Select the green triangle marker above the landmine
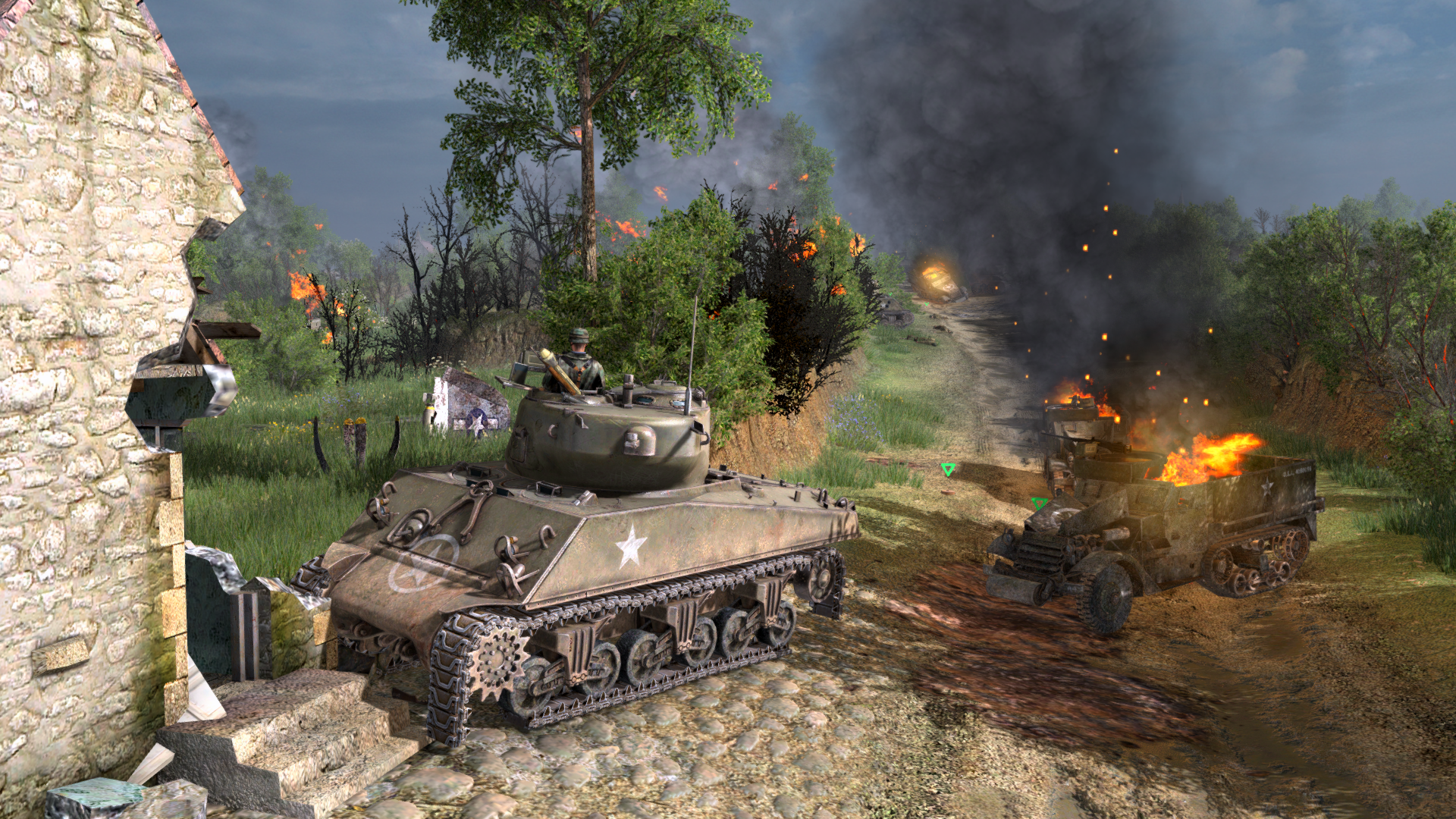Viewport: 1456px width, 819px height. point(947,470)
